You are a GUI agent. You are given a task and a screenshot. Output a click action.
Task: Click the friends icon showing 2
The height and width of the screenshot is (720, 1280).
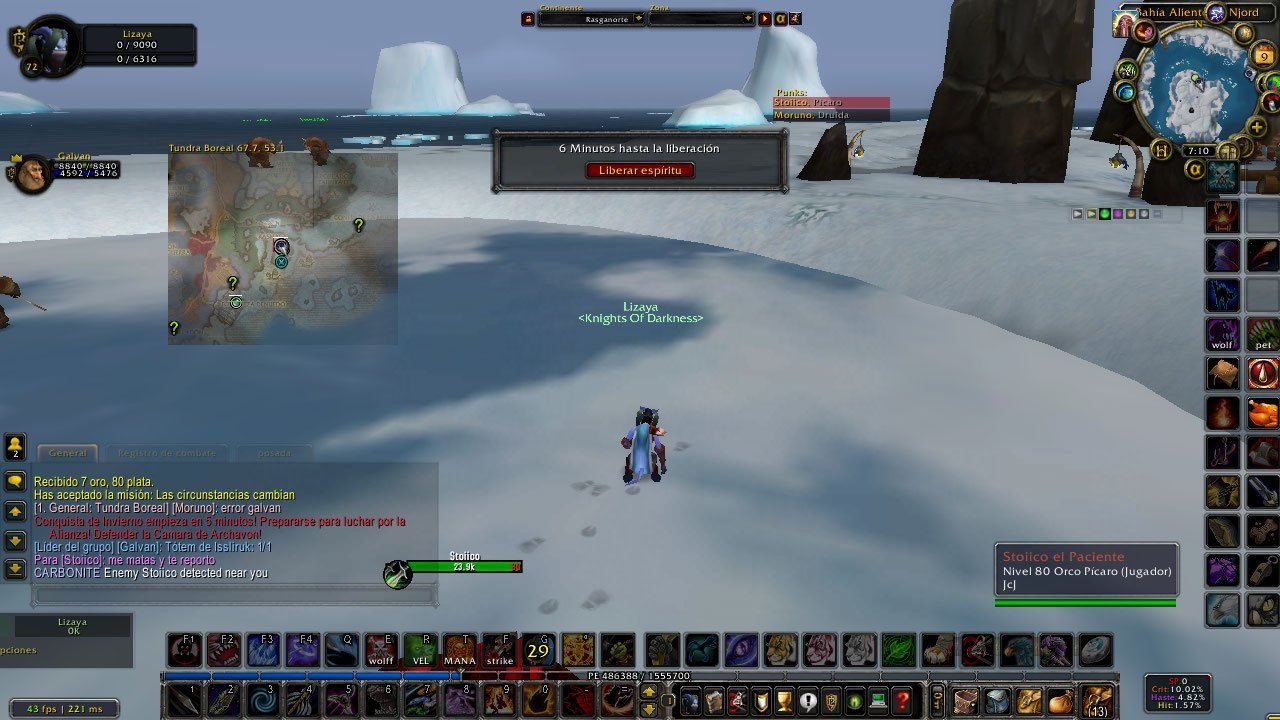pos(15,445)
